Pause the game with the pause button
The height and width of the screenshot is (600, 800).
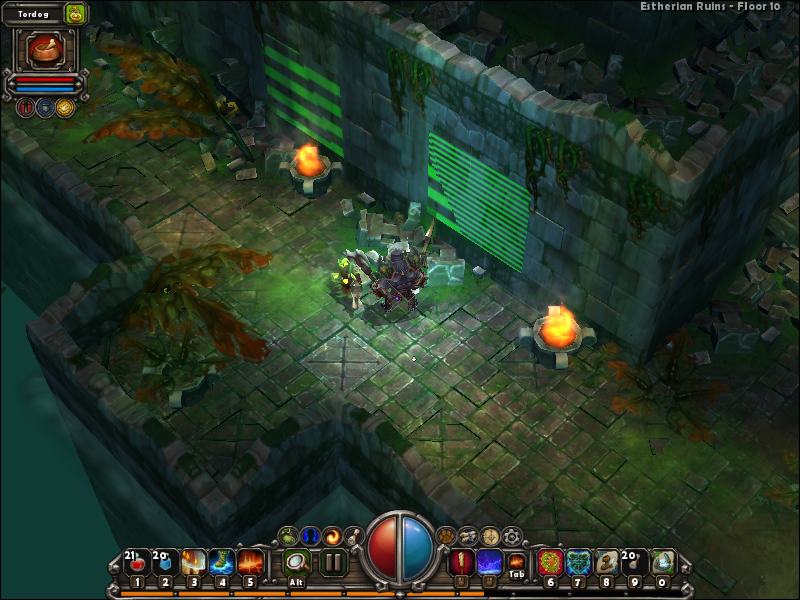(x=333, y=563)
